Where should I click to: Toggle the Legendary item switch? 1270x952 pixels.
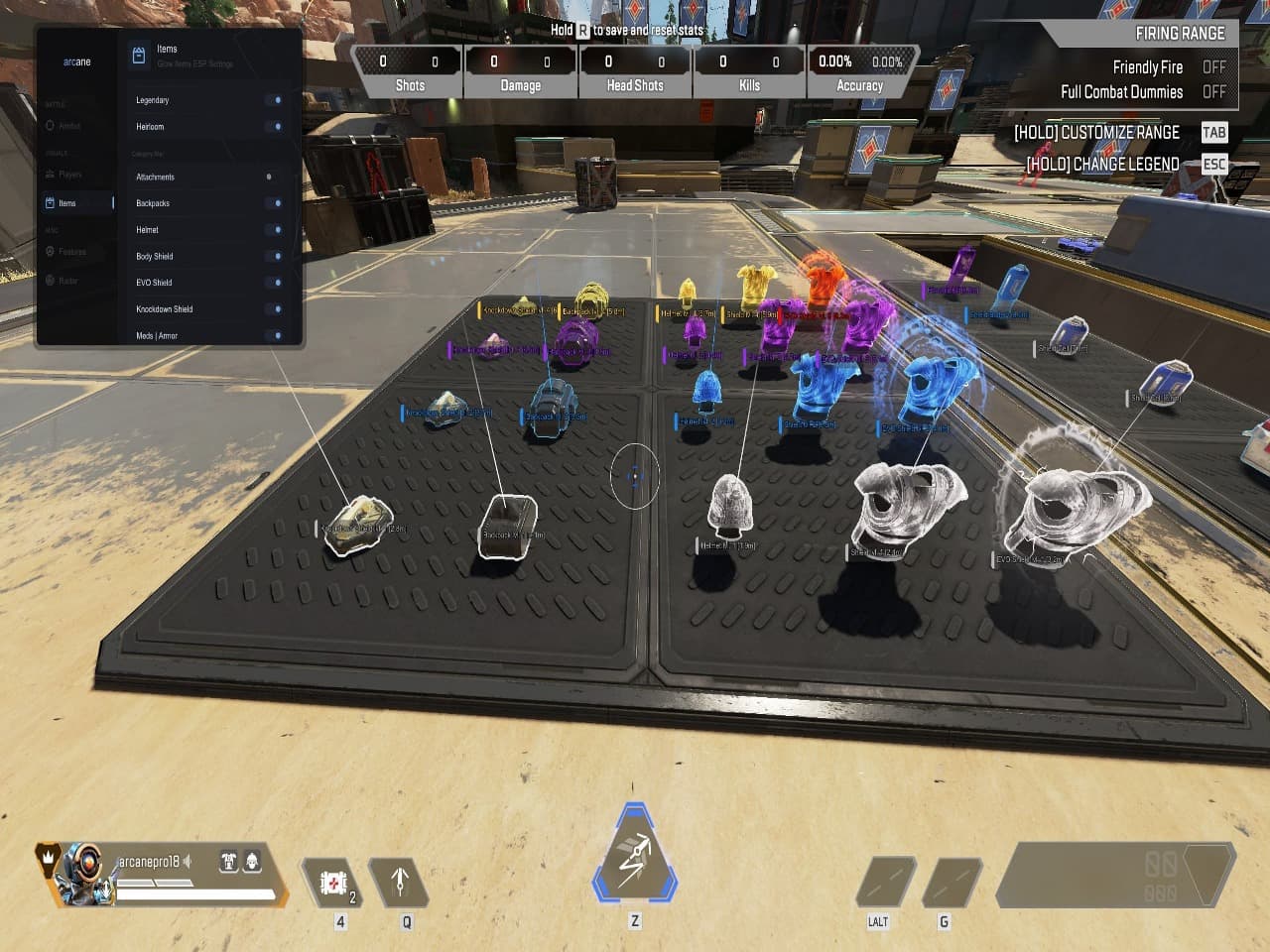[275, 100]
